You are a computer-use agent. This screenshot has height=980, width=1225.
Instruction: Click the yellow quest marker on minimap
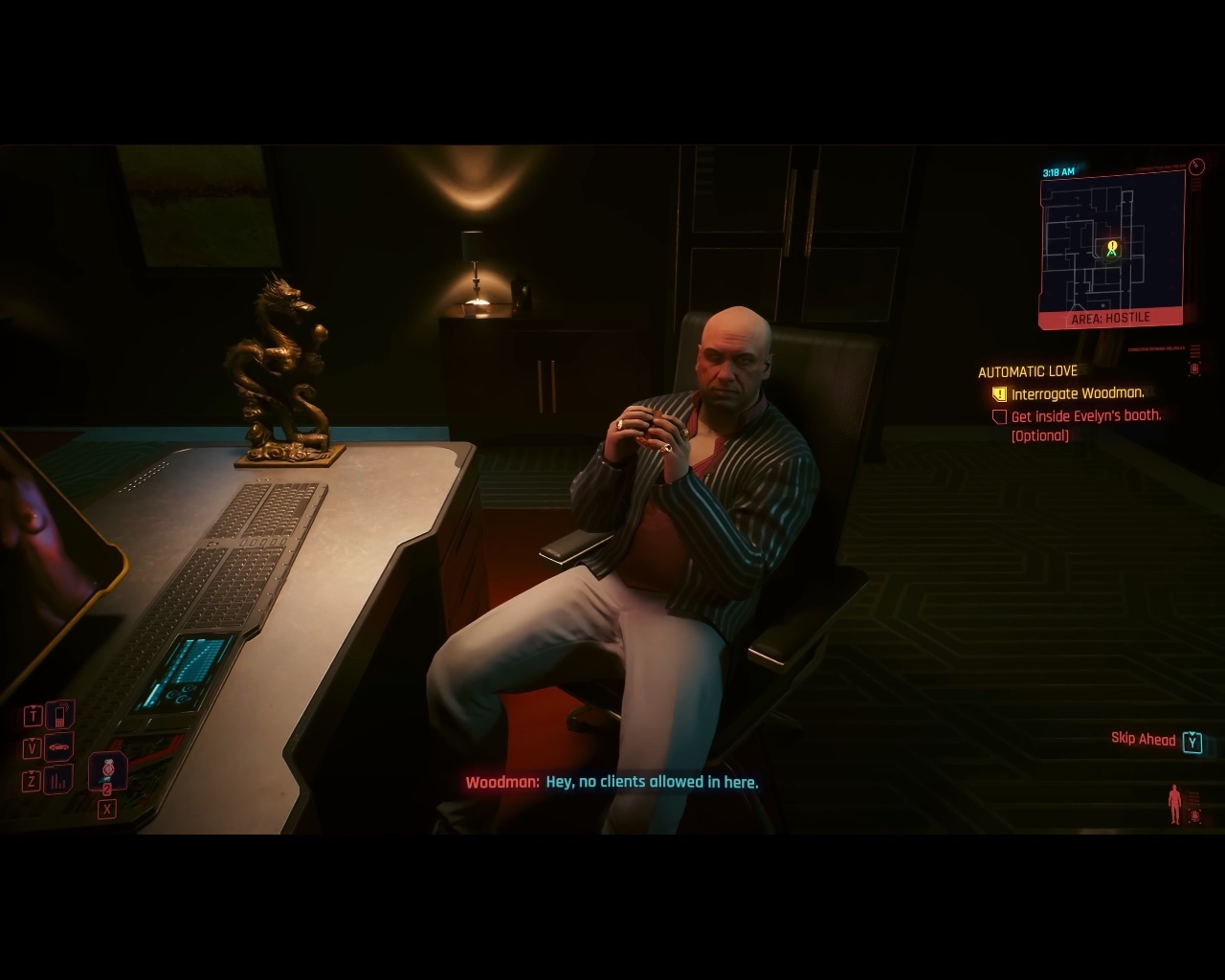tap(1112, 247)
